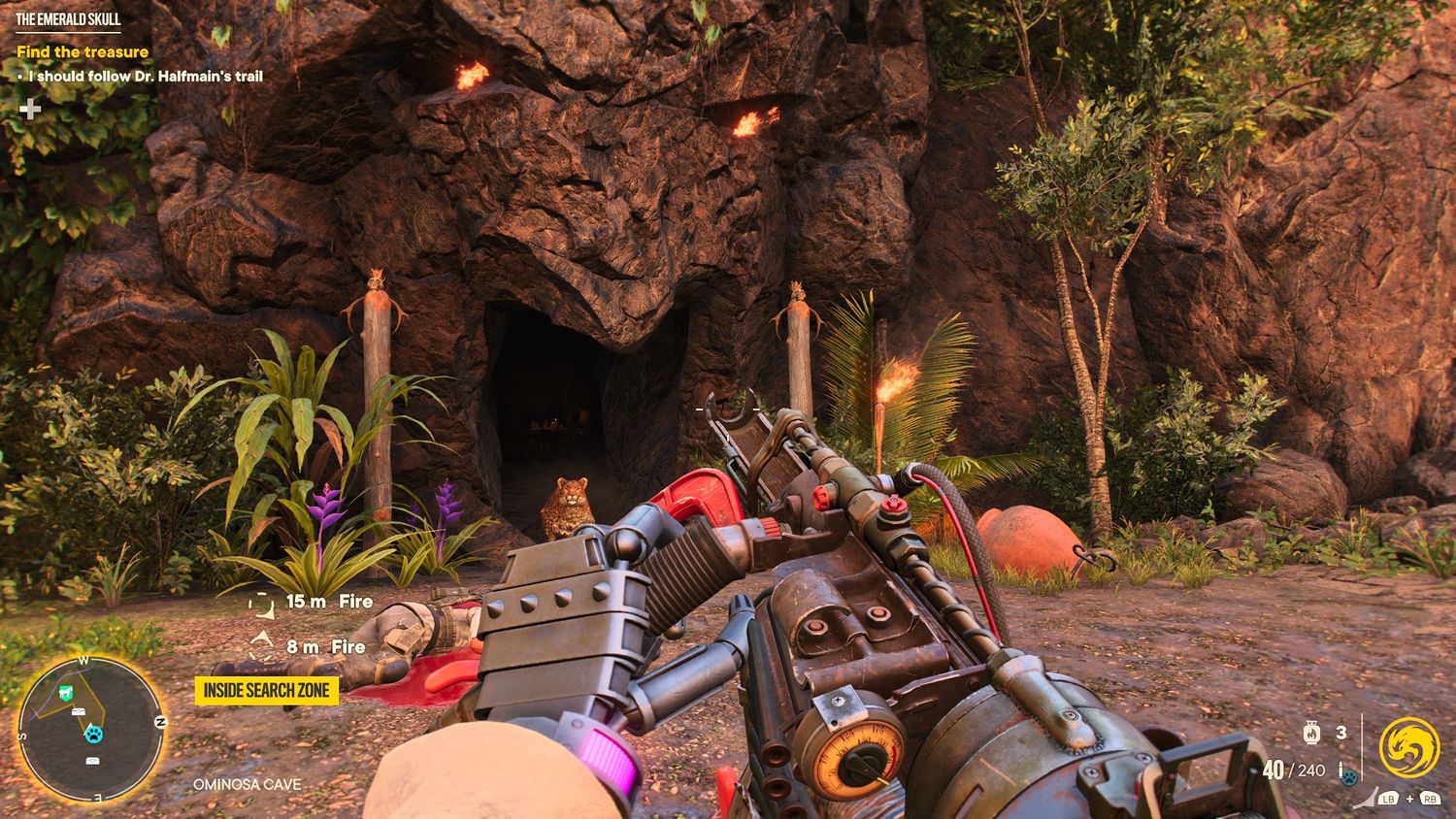Click the Inside Search Zone banner
1456x819 pixels.
coord(267,691)
